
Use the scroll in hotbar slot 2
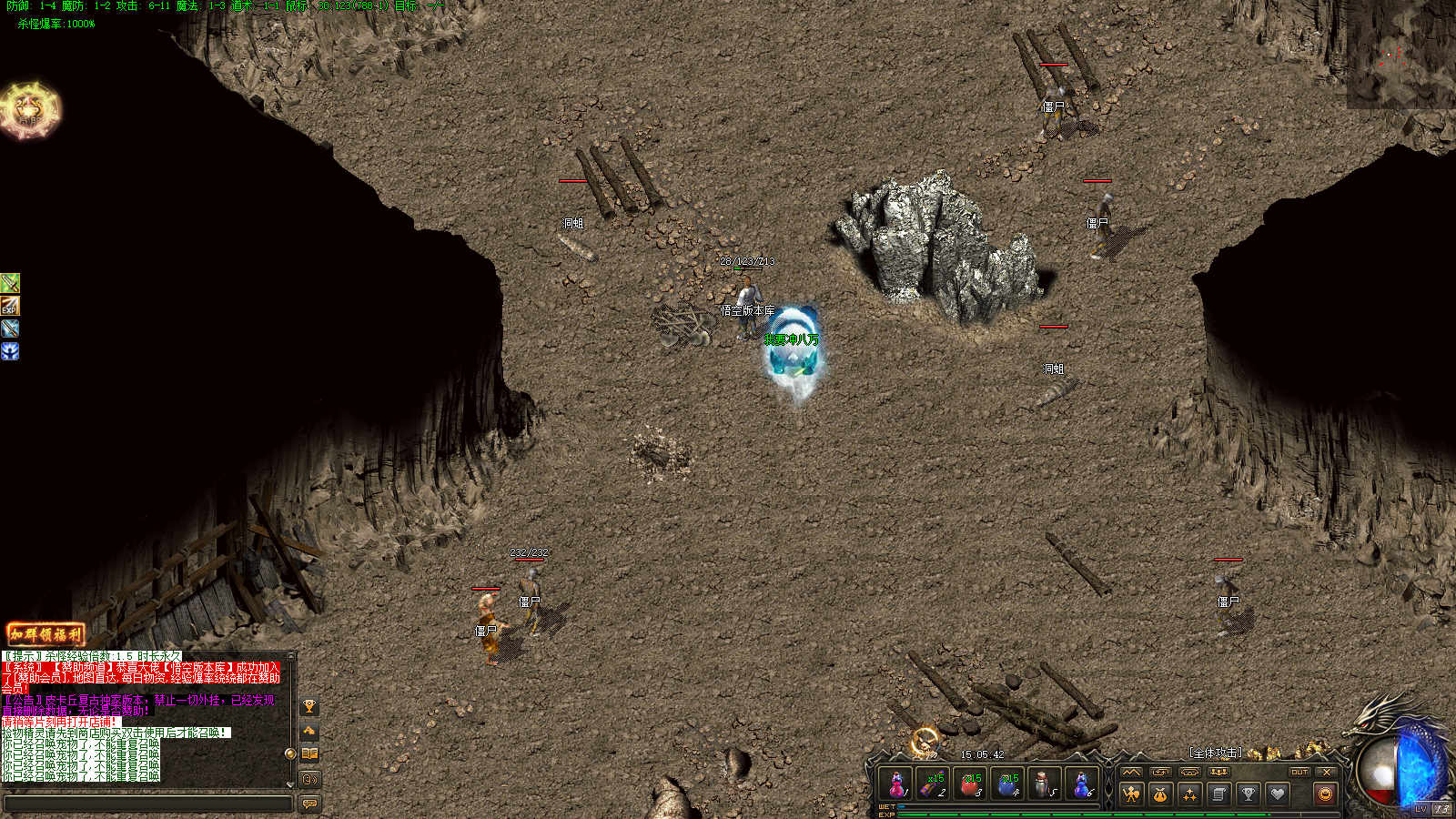934,784
